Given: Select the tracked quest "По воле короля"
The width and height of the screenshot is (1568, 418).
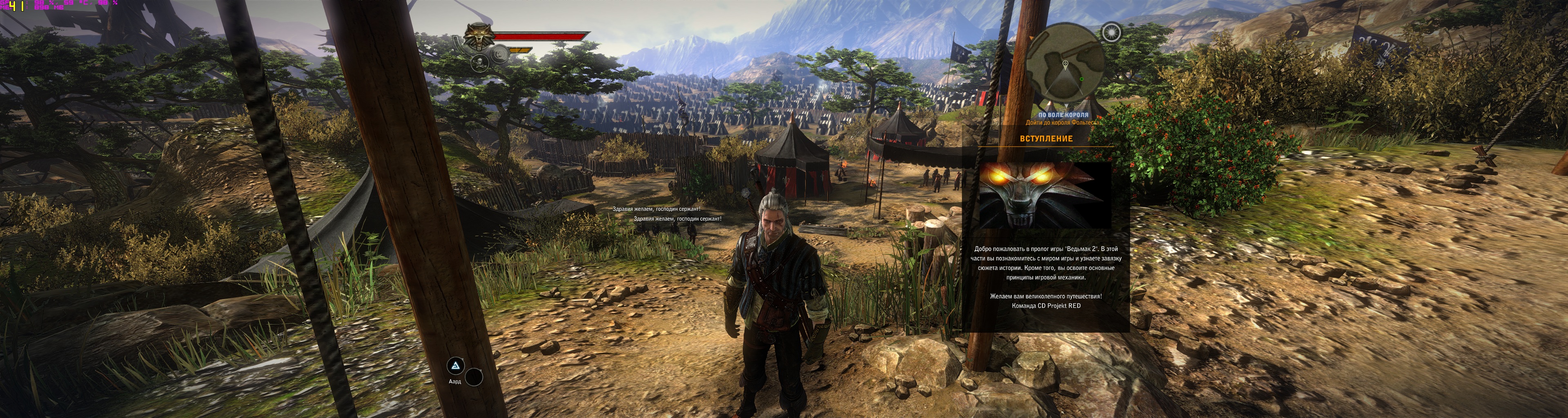Looking at the screenshot, I should click(x=1063, y=115).
